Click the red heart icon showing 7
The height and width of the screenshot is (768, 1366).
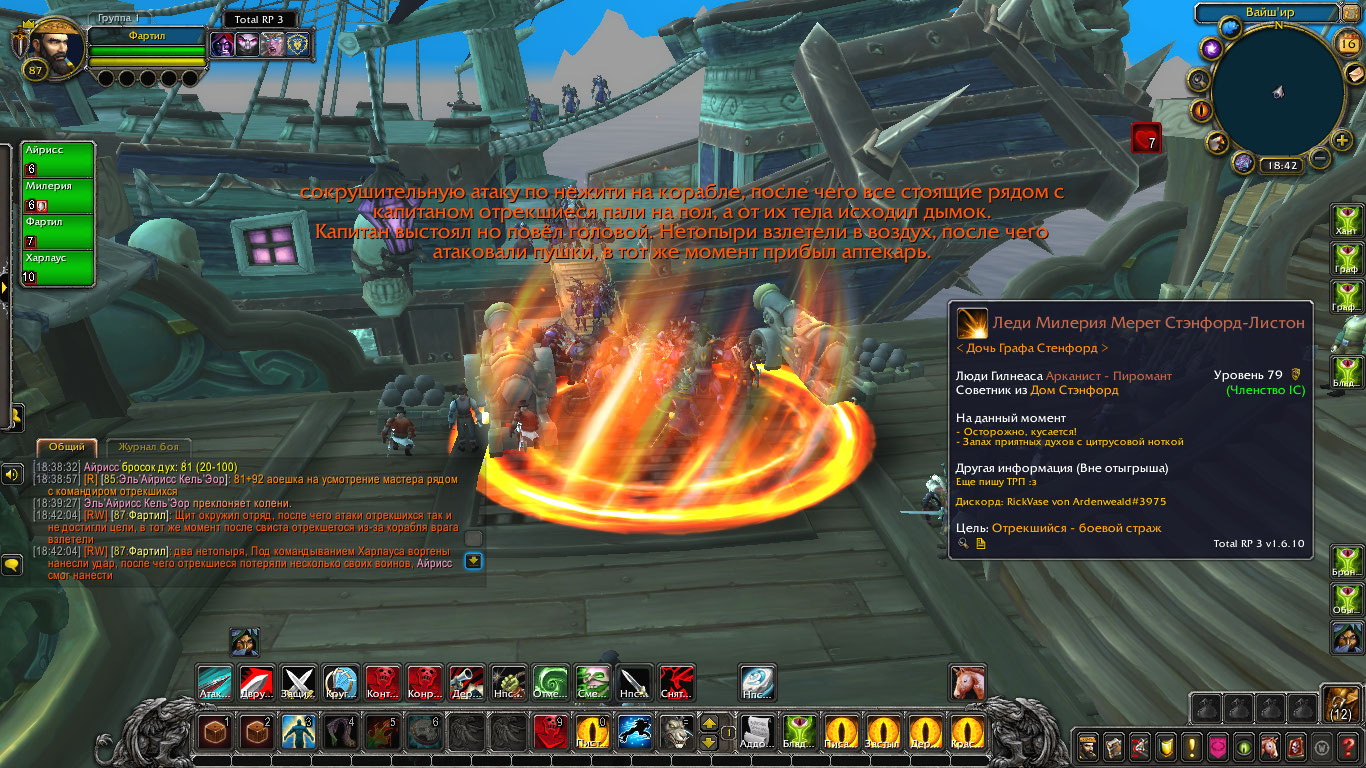pos(1146,138)
